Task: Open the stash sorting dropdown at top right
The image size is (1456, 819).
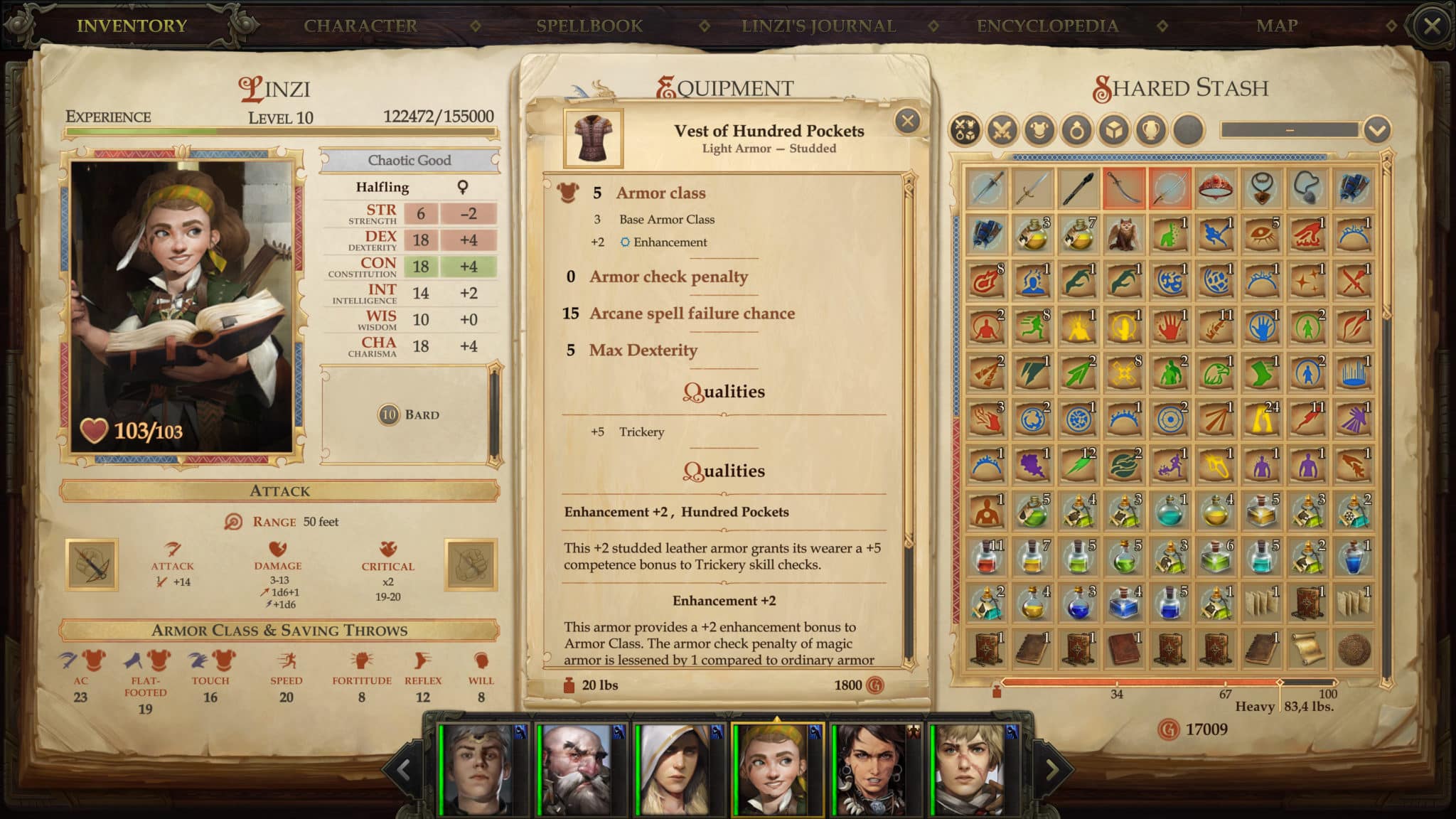Action: pyautogui.click(x=1377, y=129)
